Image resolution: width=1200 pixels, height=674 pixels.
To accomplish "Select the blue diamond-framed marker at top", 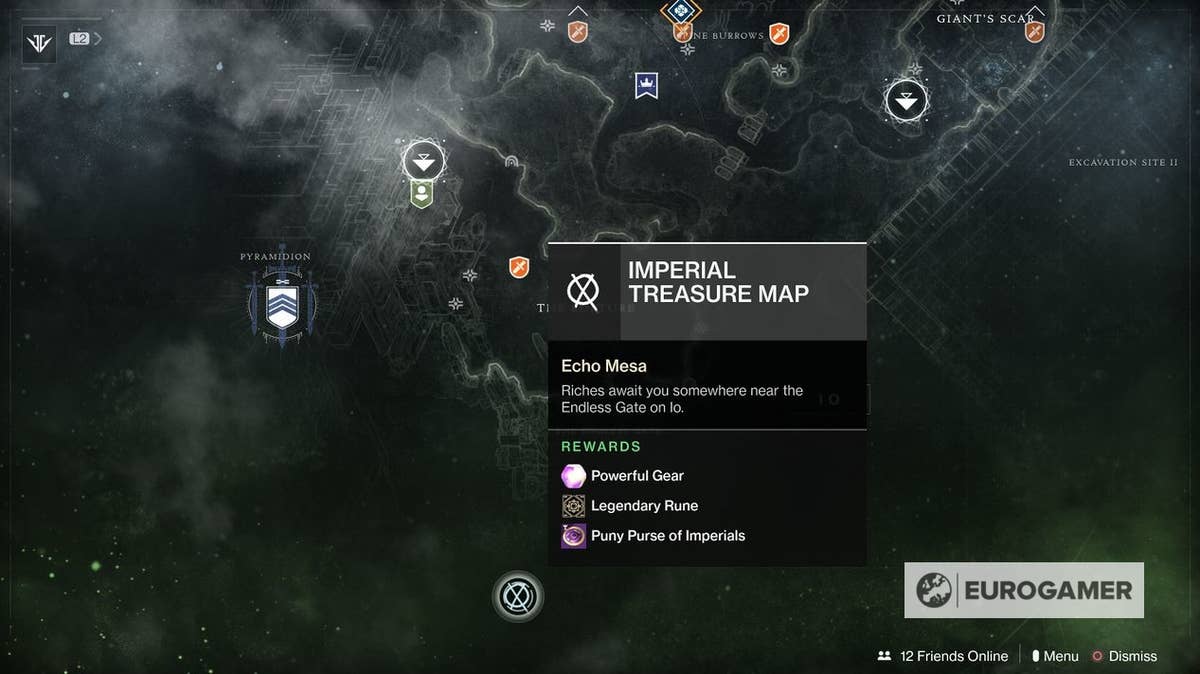I will tap(681, 12).
